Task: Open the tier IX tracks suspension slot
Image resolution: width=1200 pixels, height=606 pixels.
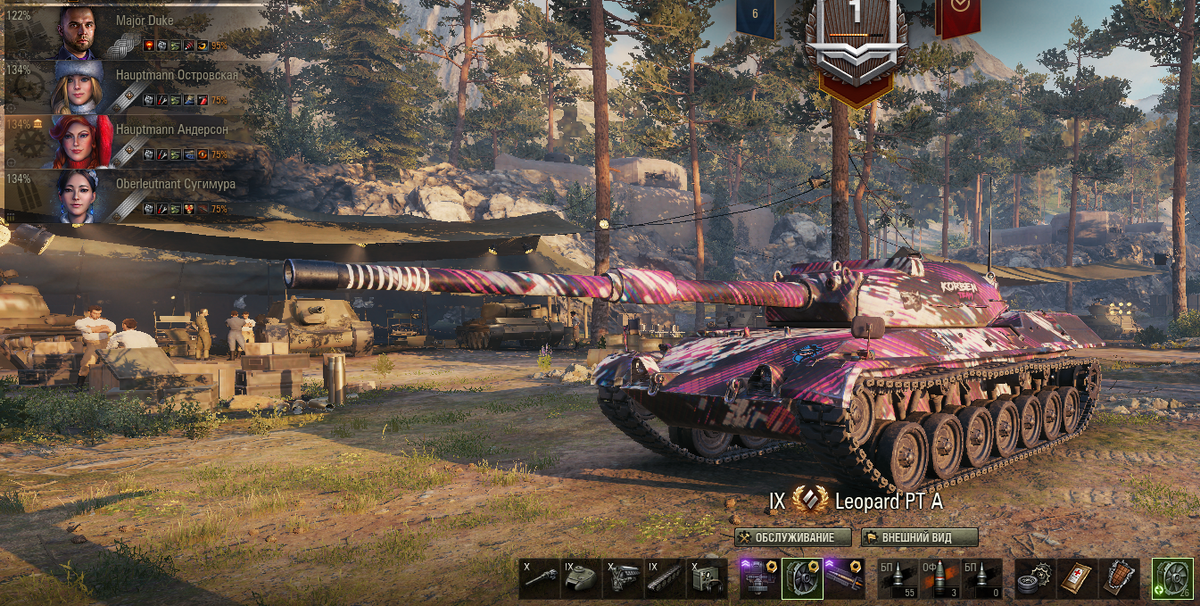Action: point(665,579)
